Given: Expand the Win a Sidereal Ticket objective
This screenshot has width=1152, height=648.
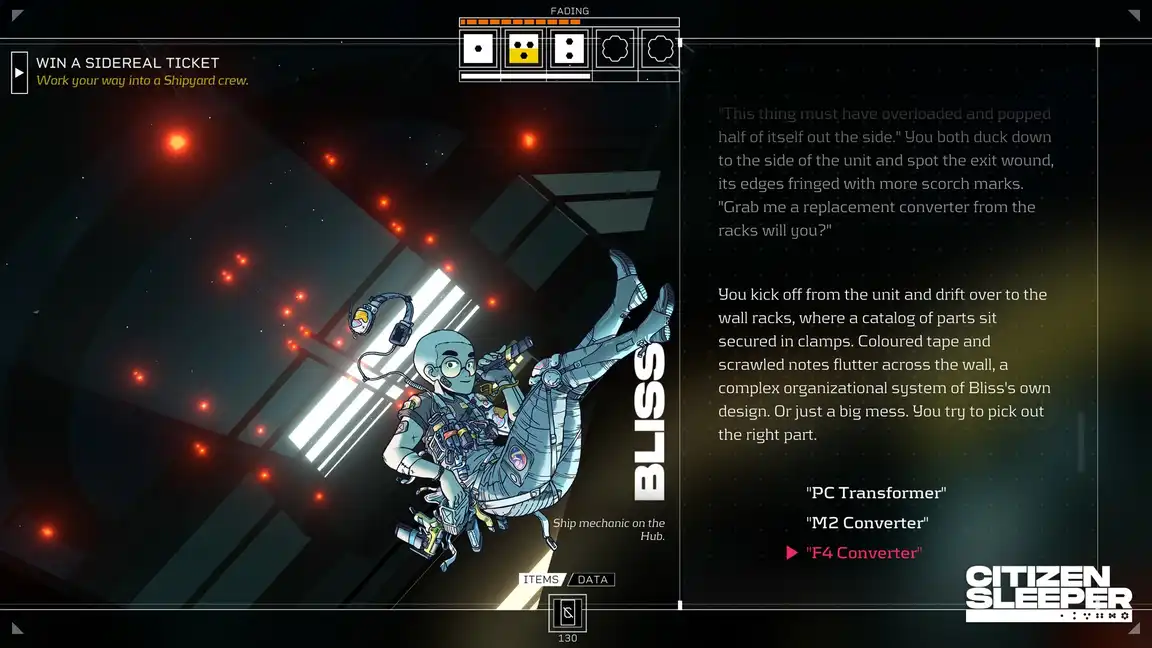Looking at the screenshot, I should coord(19,72).
